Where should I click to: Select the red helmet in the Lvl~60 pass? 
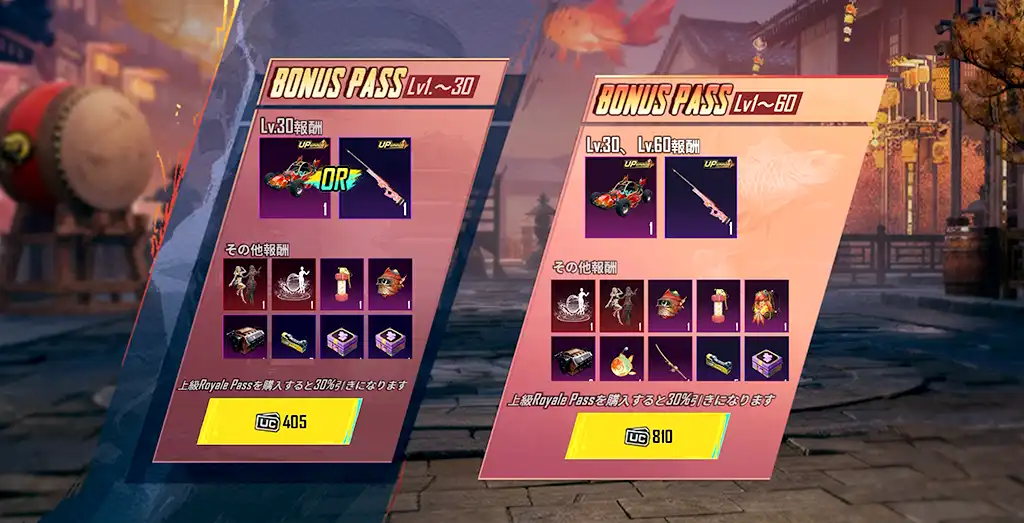click(x=670, y=304)
